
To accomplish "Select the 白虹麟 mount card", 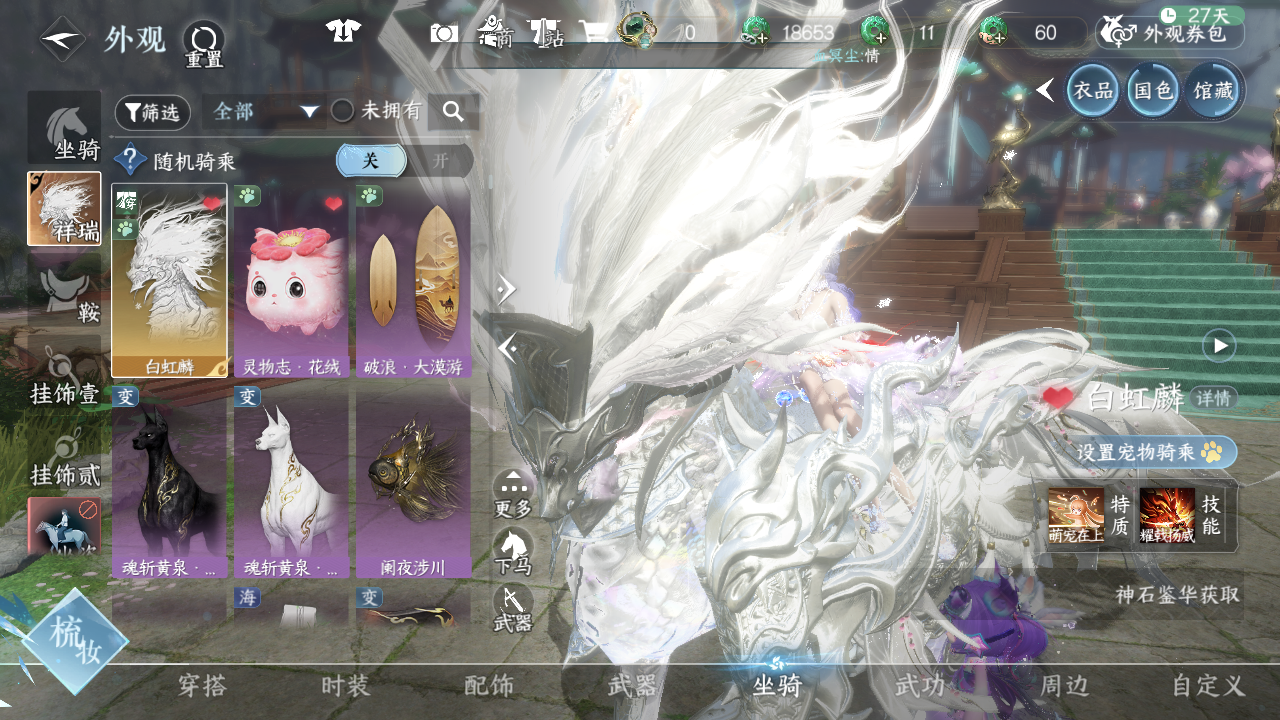I will pos(170,280).
